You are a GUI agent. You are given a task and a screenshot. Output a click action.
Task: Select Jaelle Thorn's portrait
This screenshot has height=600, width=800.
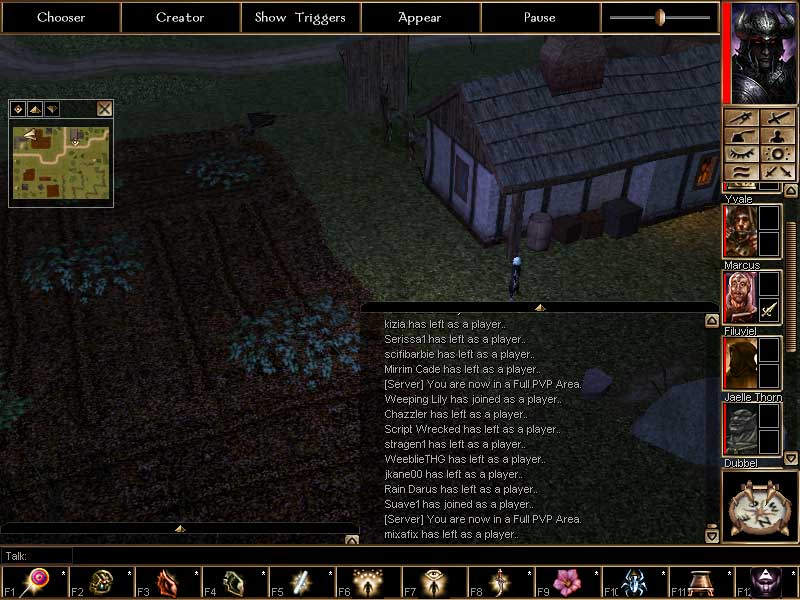(x=739, y=429)
